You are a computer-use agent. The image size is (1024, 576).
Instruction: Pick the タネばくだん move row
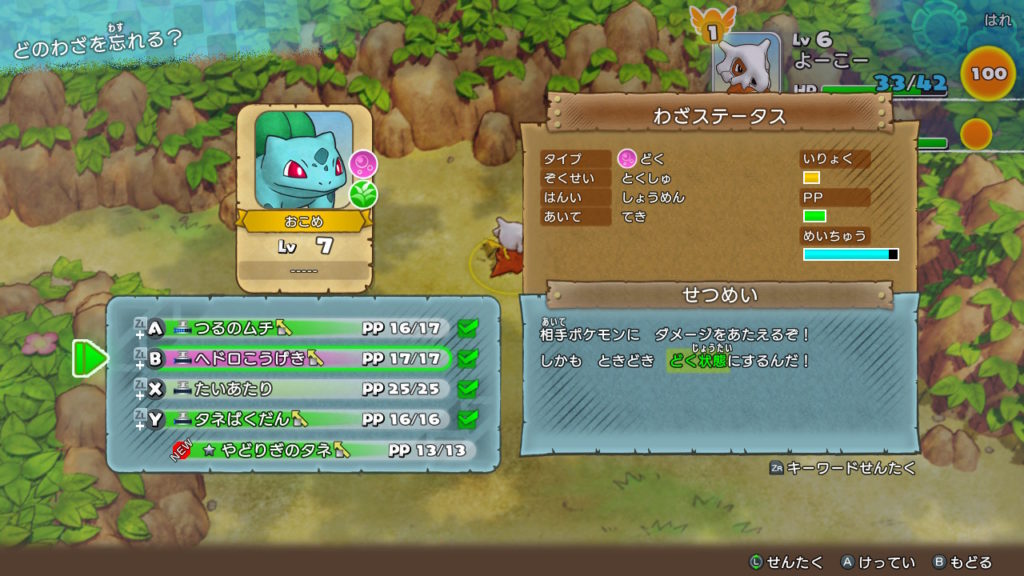click(300, 419)
